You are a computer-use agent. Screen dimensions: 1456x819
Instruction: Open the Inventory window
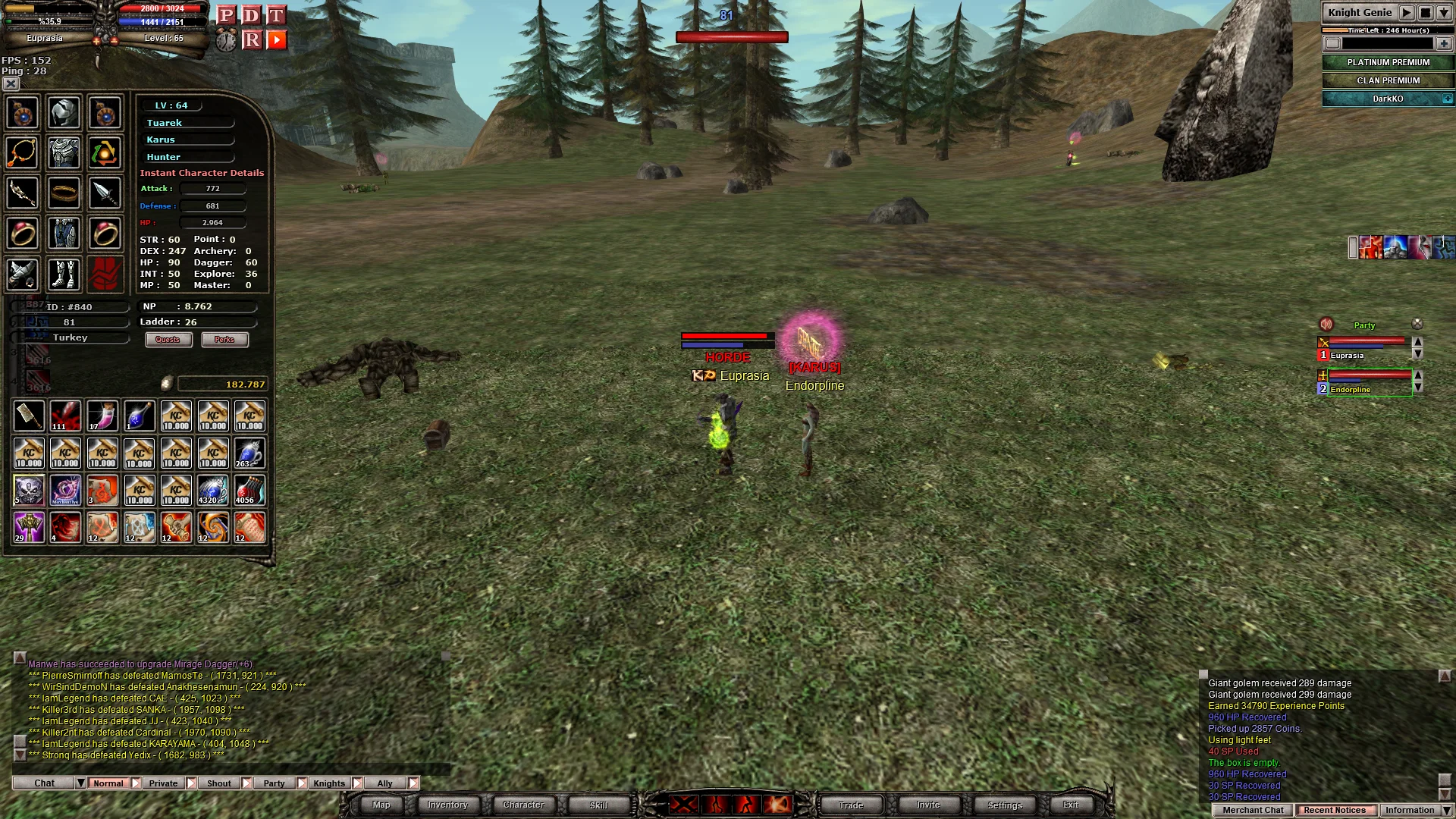click(x=447, y=805)
